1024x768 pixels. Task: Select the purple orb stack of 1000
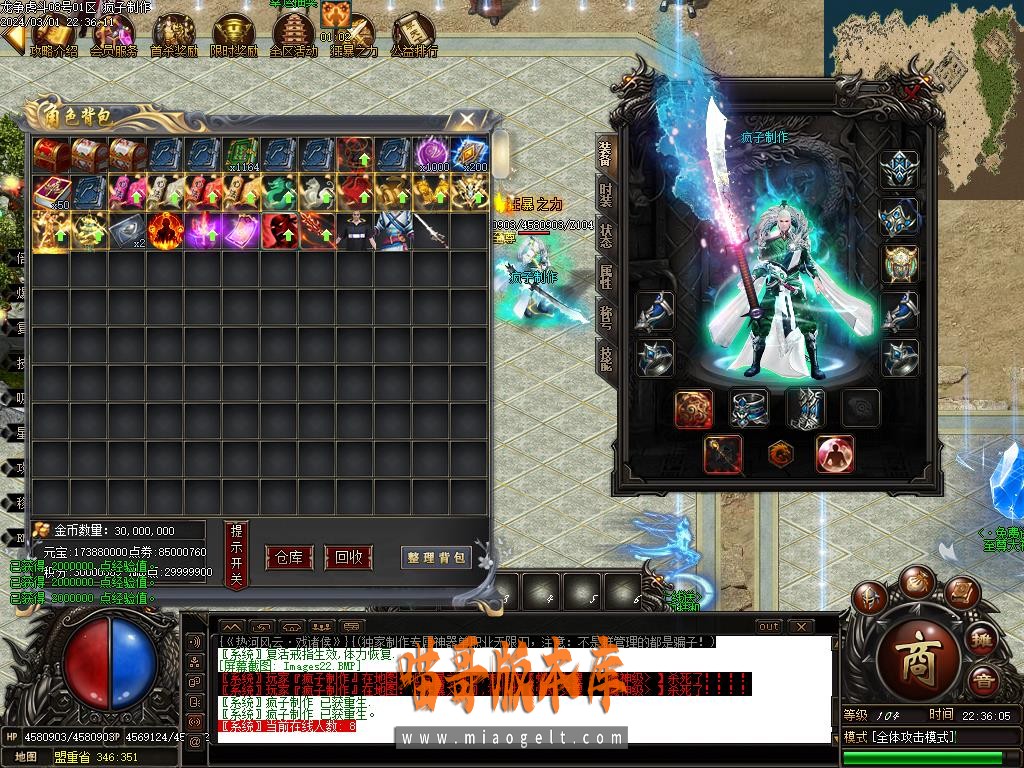(431, 154)
